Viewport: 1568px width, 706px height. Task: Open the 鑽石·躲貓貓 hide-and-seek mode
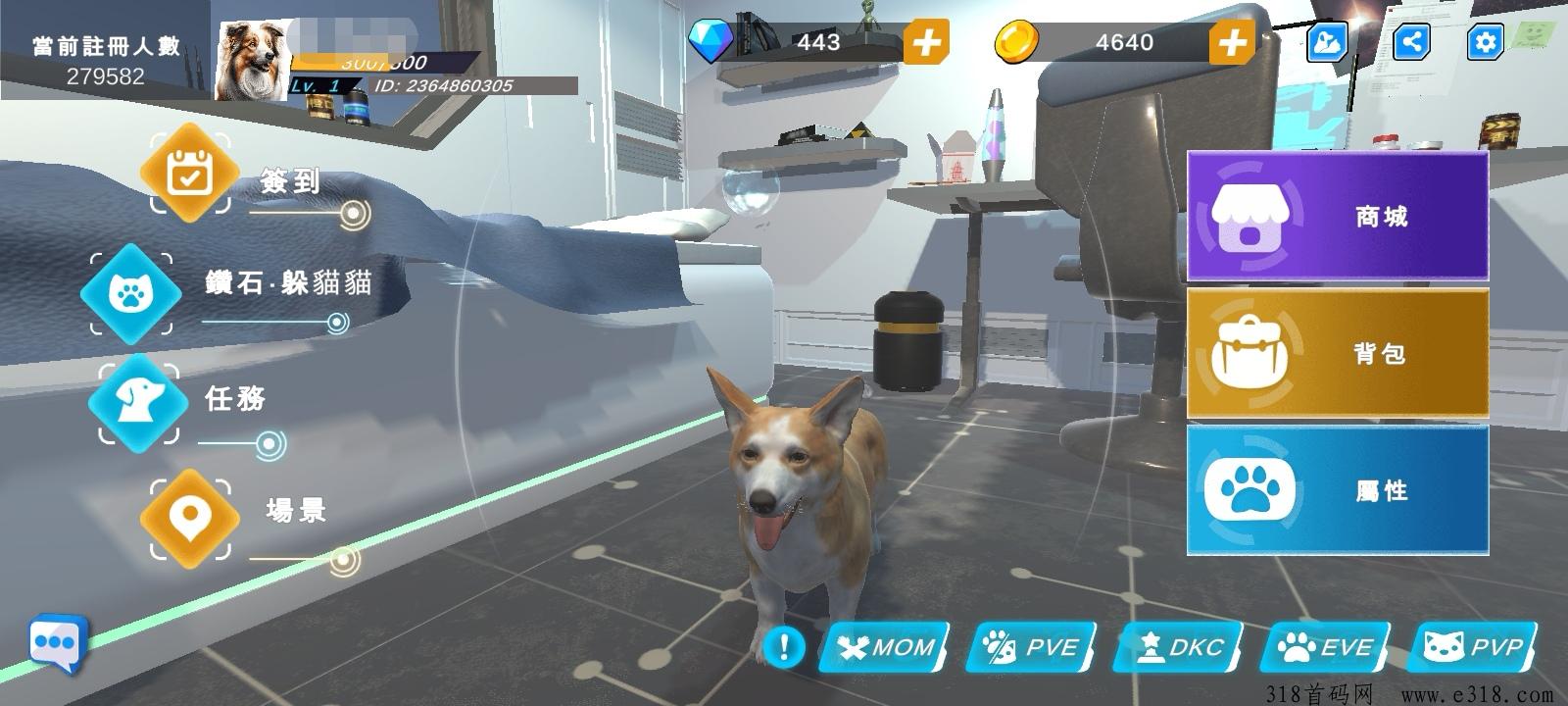pyautogui.click(x=130, y=293)
